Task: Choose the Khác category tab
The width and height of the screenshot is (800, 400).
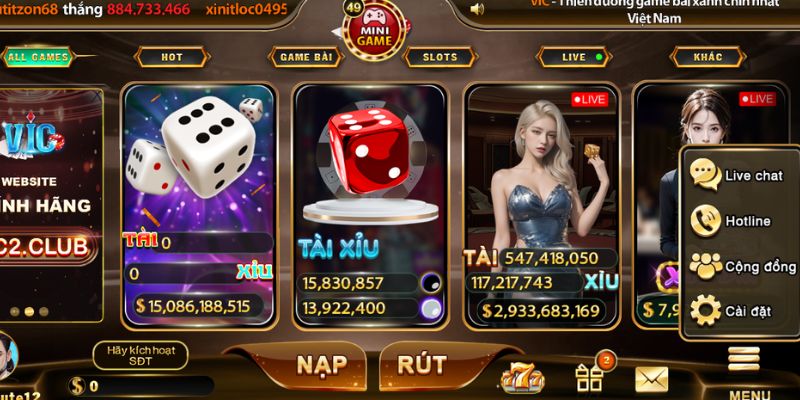Action: pyautogui.click(x=708, y=57)
